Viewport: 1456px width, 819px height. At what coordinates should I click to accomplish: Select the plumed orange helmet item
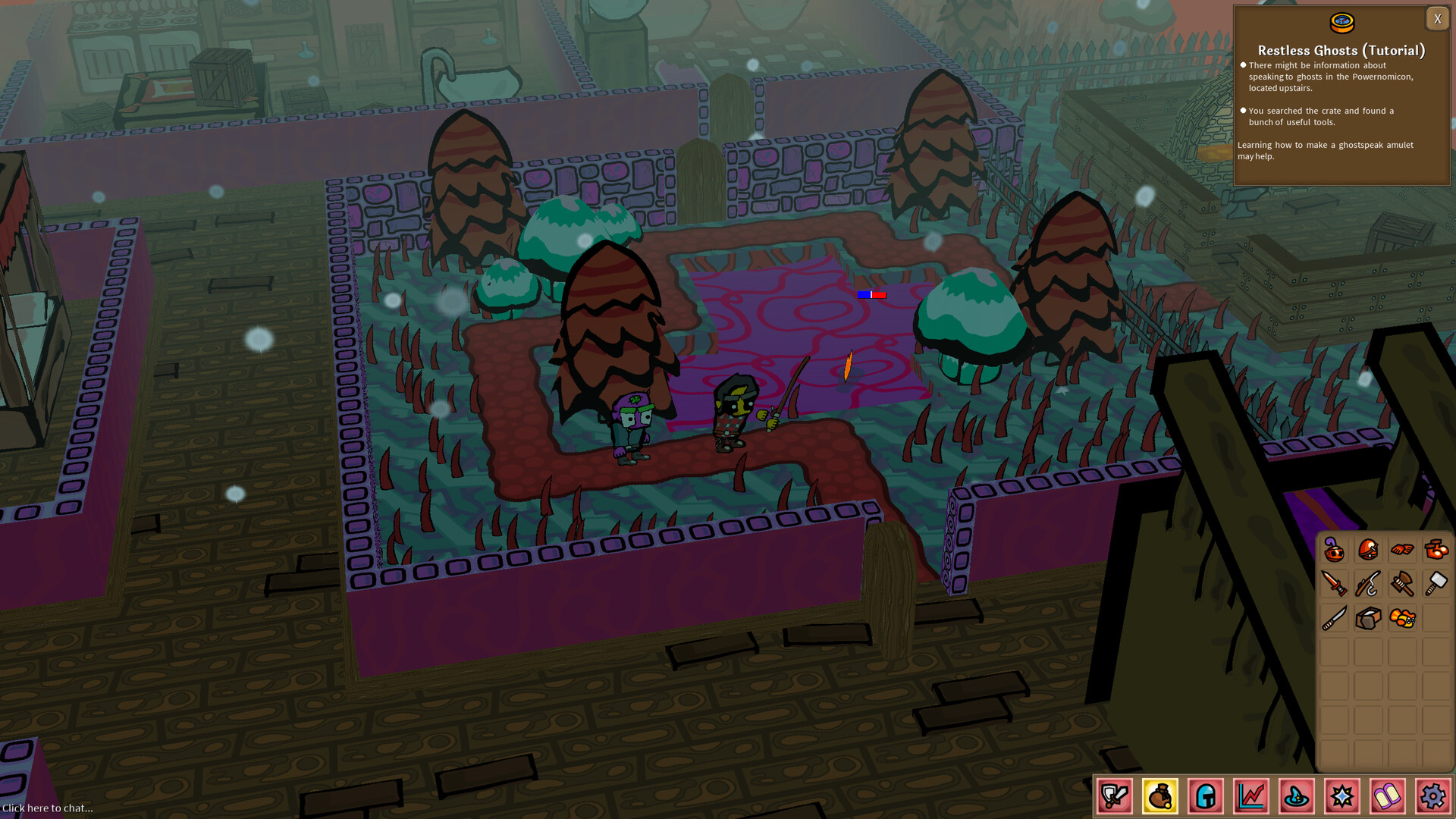[x=1334, y=551]
